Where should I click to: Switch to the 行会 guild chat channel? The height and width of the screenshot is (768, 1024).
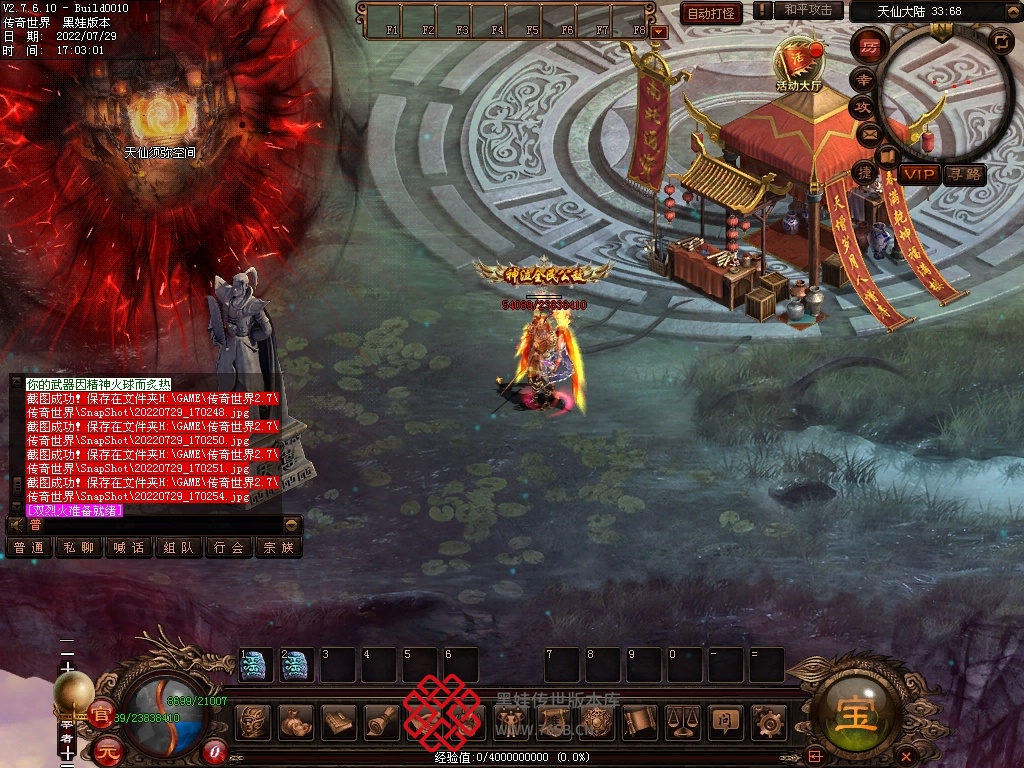[x=229, y=548]
